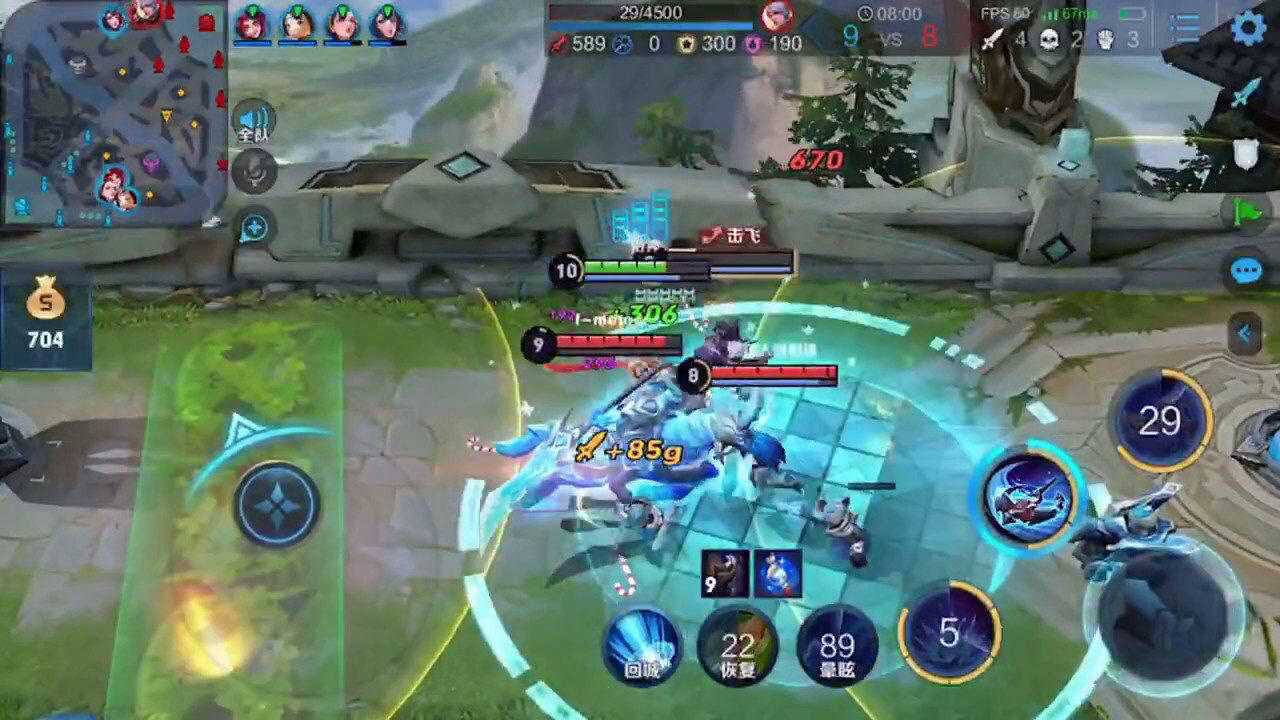The height and width of the screenshot is (720, 1280).
Task: Collapse the side panel with the arrow button
Action: [1245, 333]
